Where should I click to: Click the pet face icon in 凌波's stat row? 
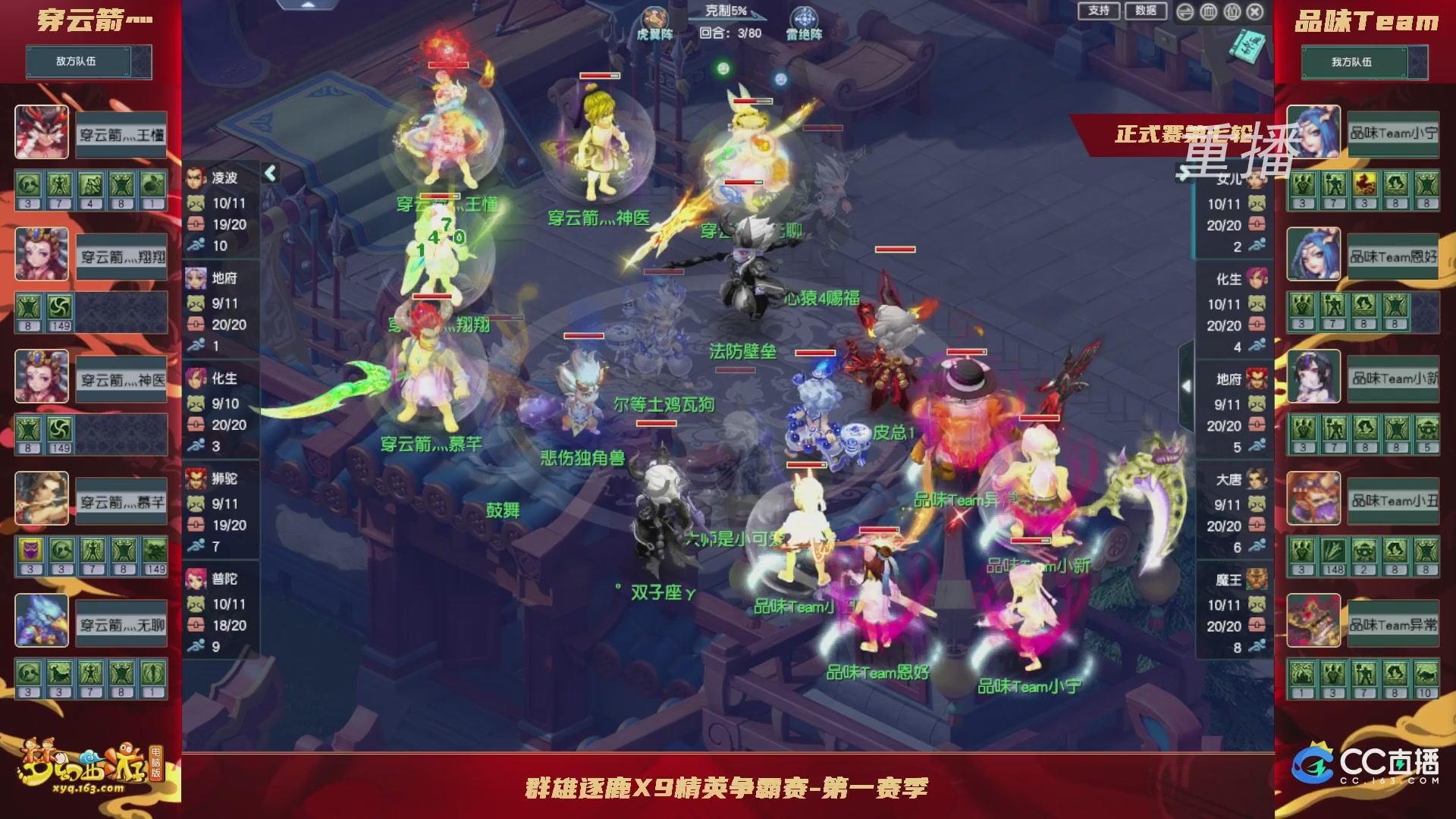tap(196, 203)
